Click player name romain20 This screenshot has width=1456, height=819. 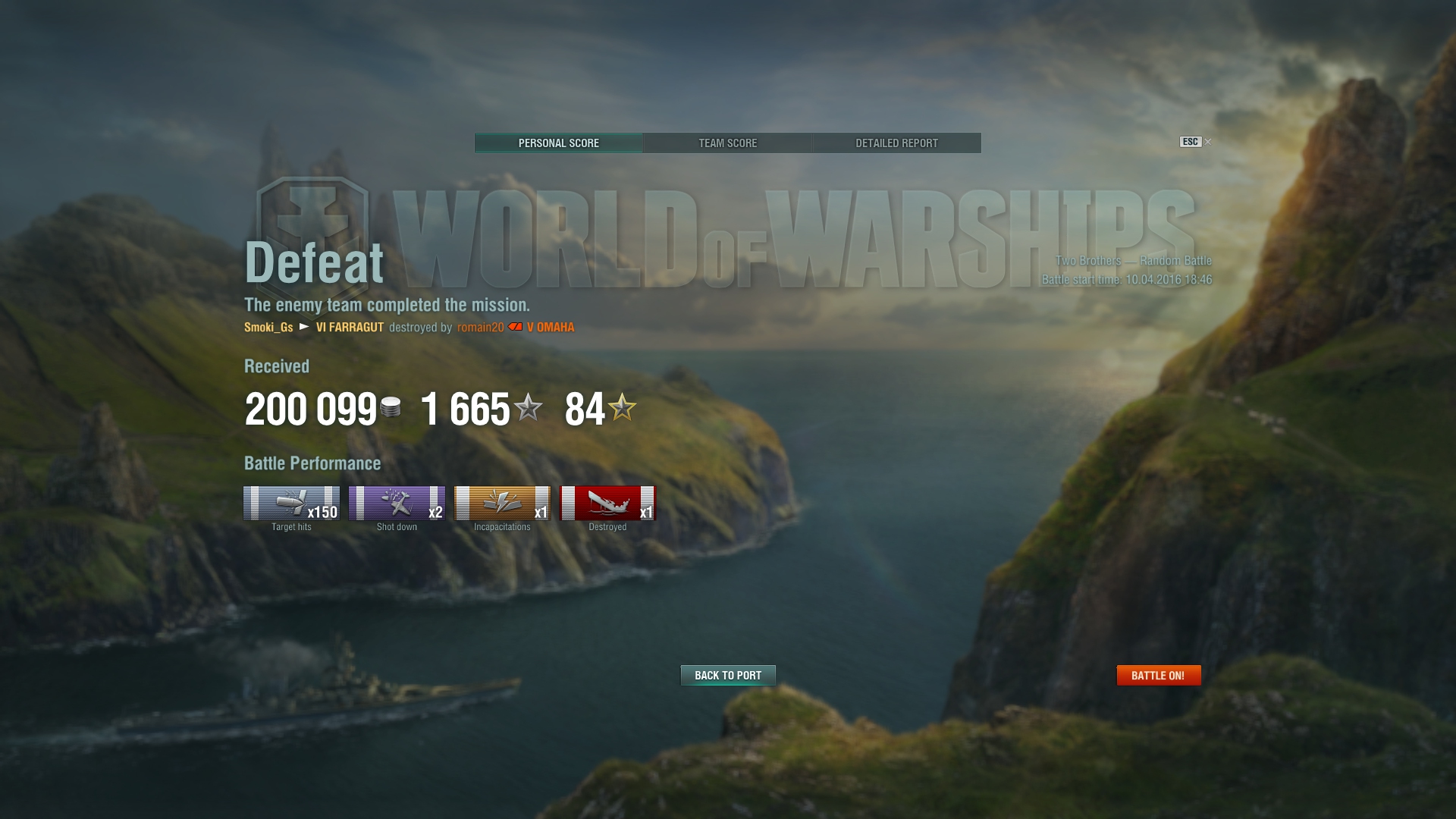pyautogui.click(x=480, y=328)
